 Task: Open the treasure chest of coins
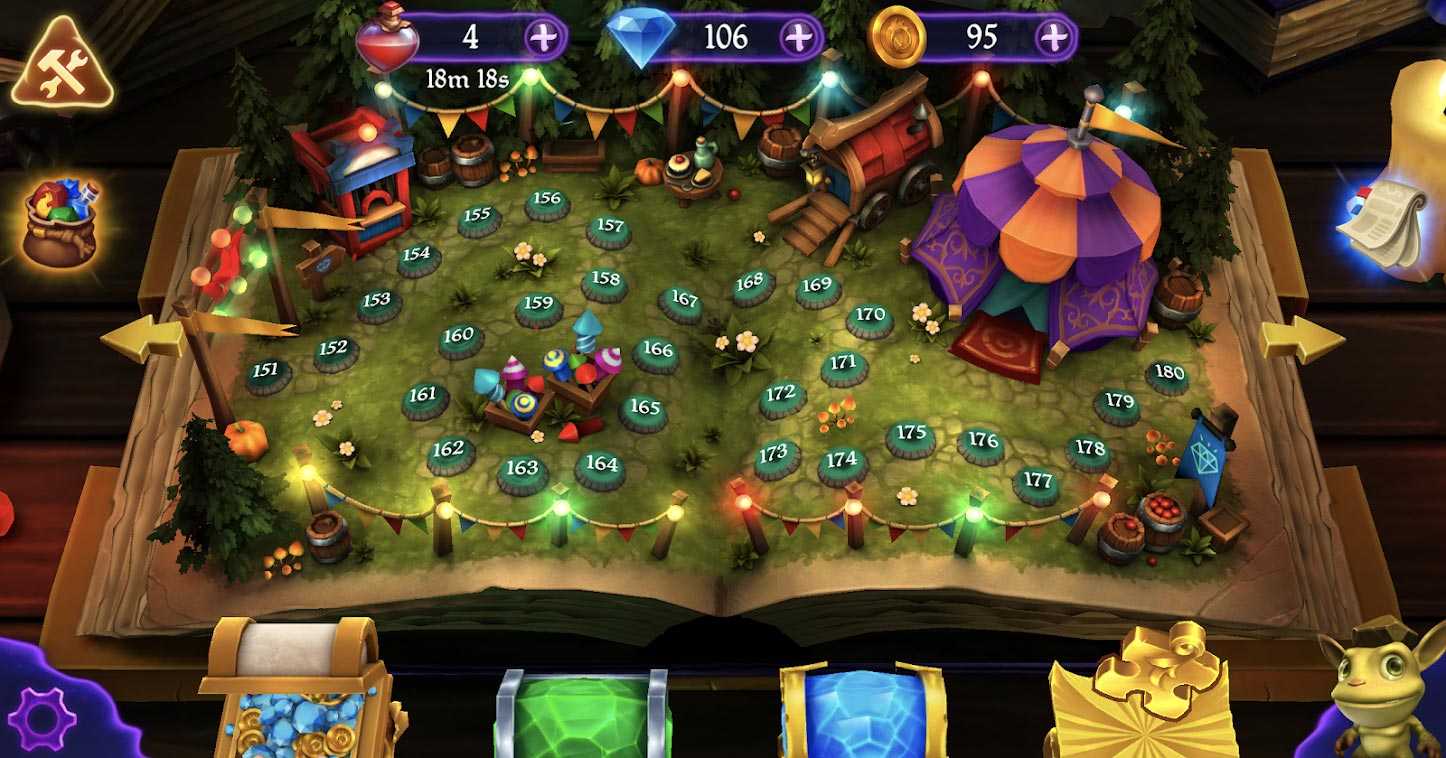298,690
